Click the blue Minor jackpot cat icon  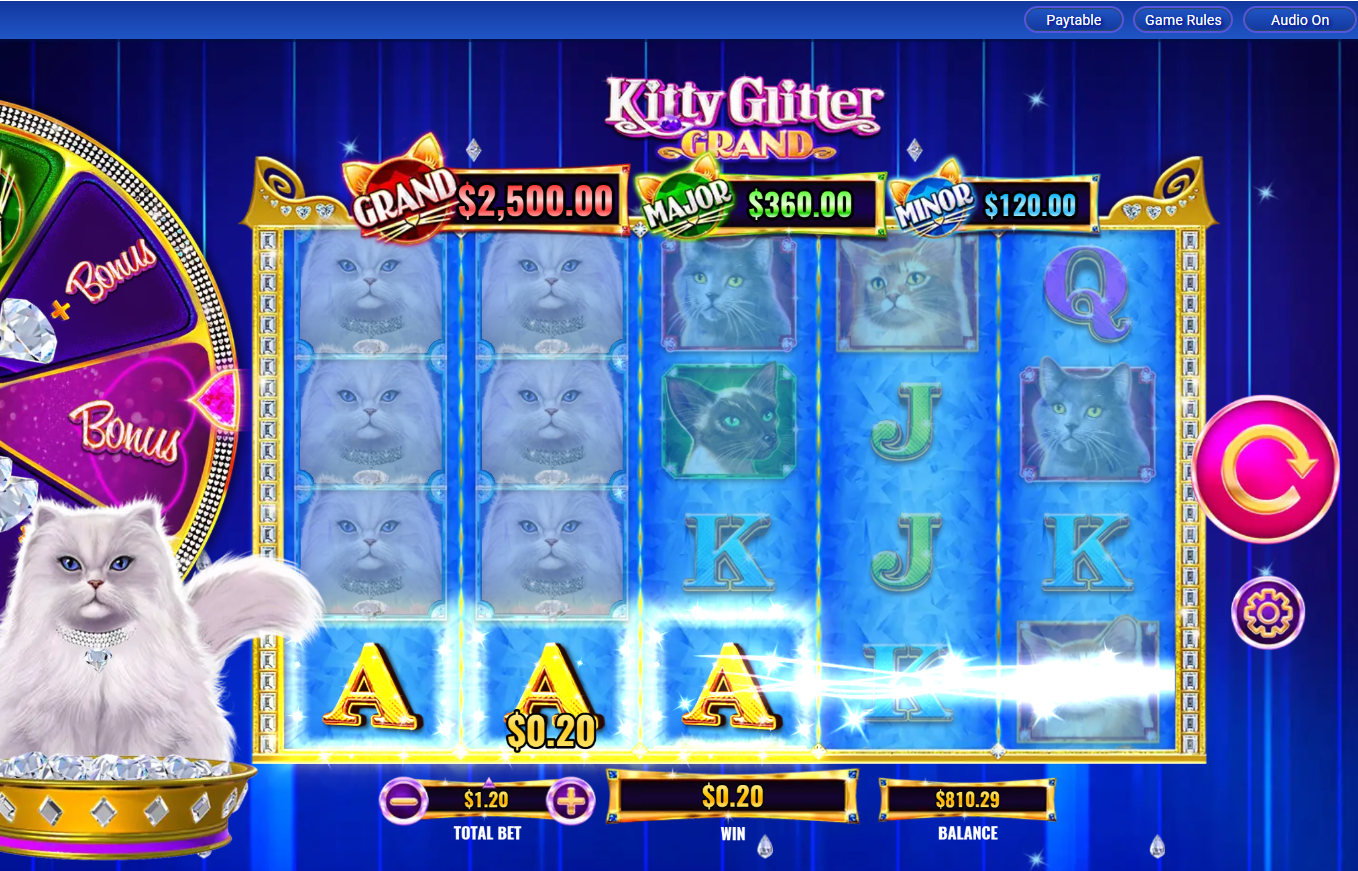[937, 199]
